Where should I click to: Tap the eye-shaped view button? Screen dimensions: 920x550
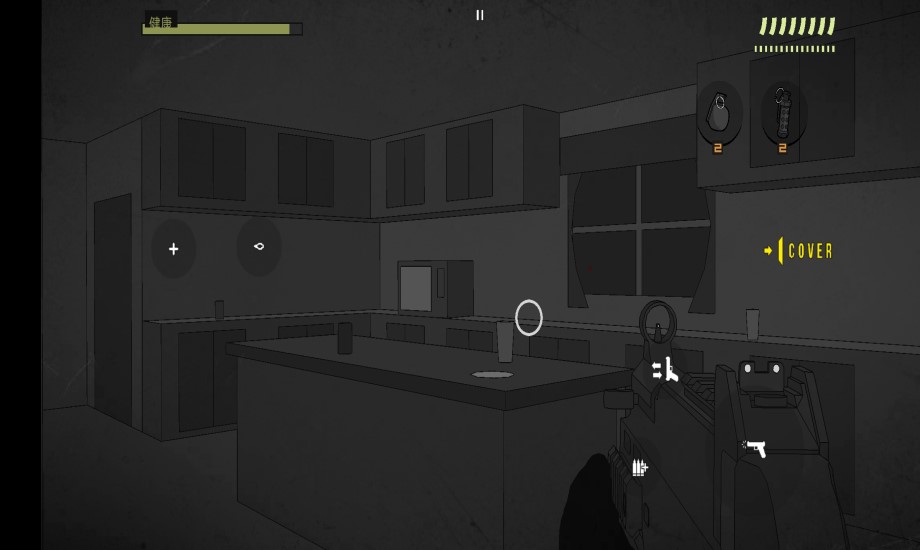click(259, 246)
